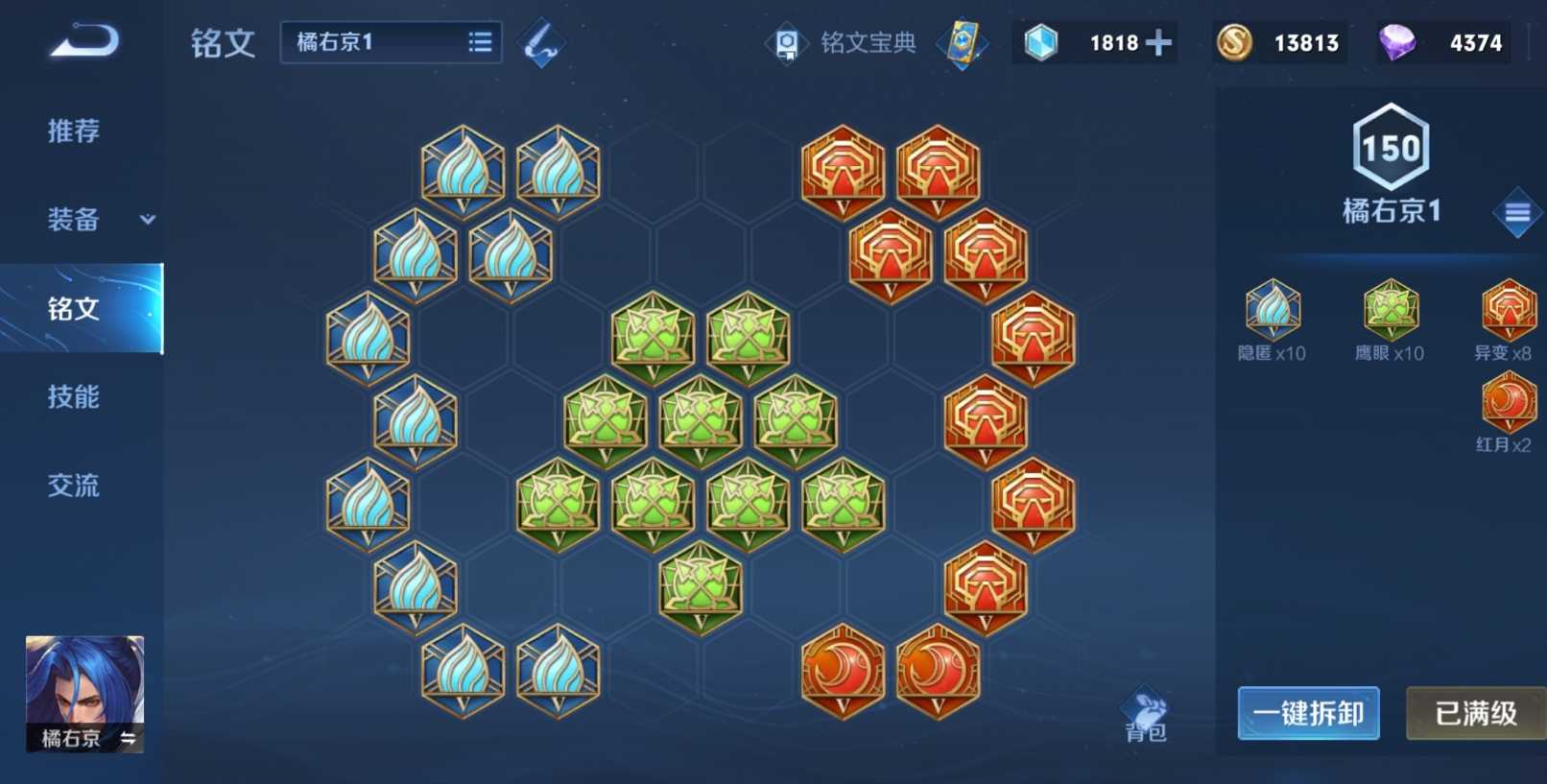Switch to the 技能 tab
1547x784 pixels.
pyautogui.click(x=72, y=397)
